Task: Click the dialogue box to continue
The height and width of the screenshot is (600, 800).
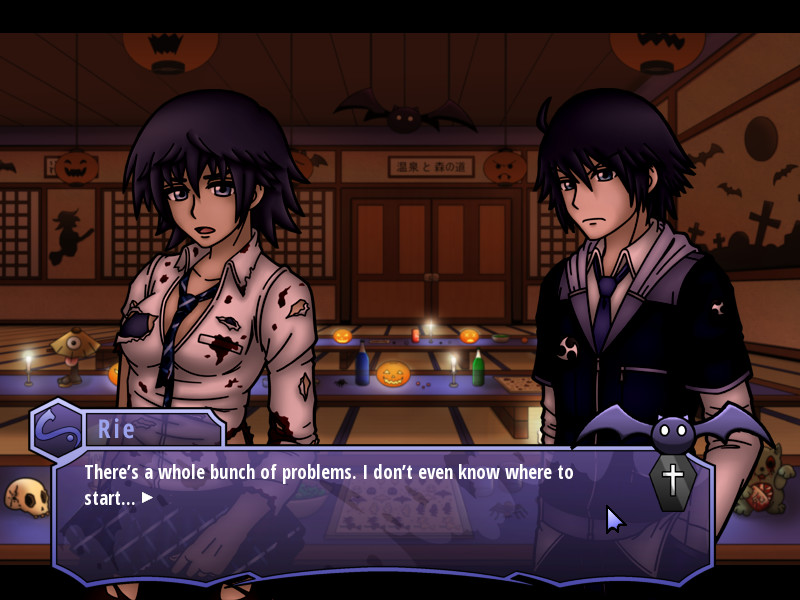Action: point(380,520)
